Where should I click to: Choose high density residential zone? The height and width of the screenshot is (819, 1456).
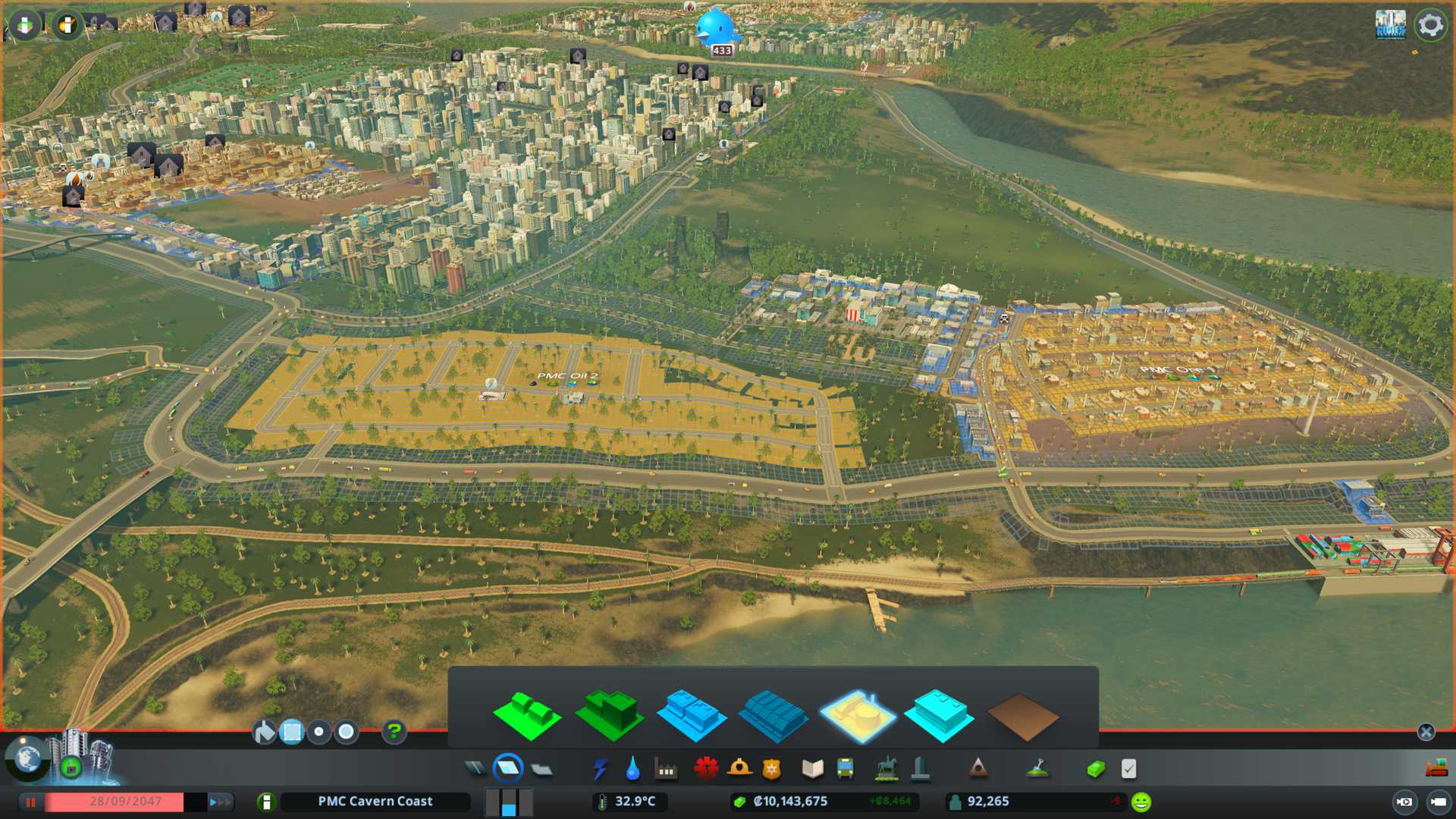point(609,715)
